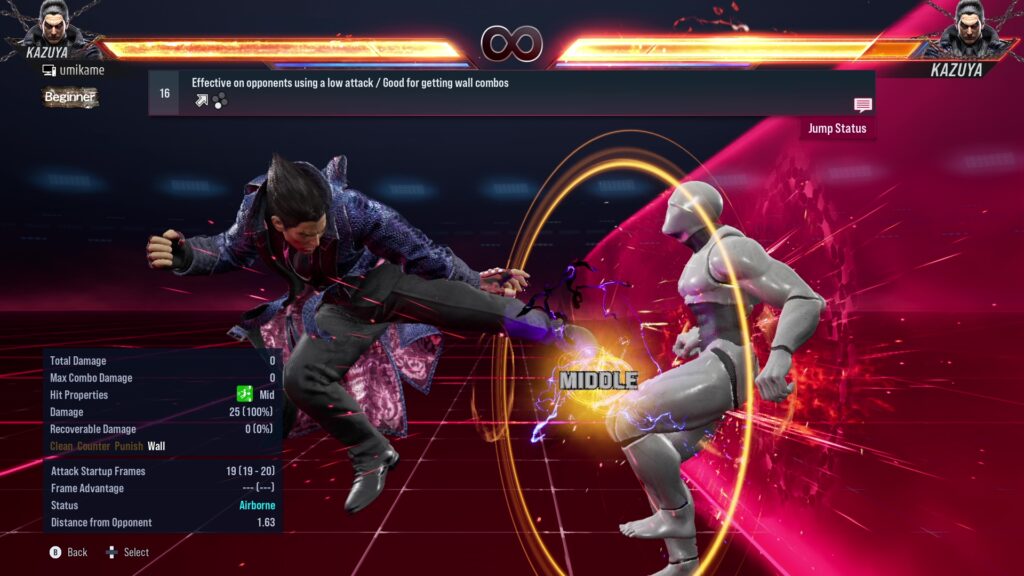The height and width of the screenshot is (576, 1024).
Task: Click the Beginner rank badge
Action: tap(70, 97)
